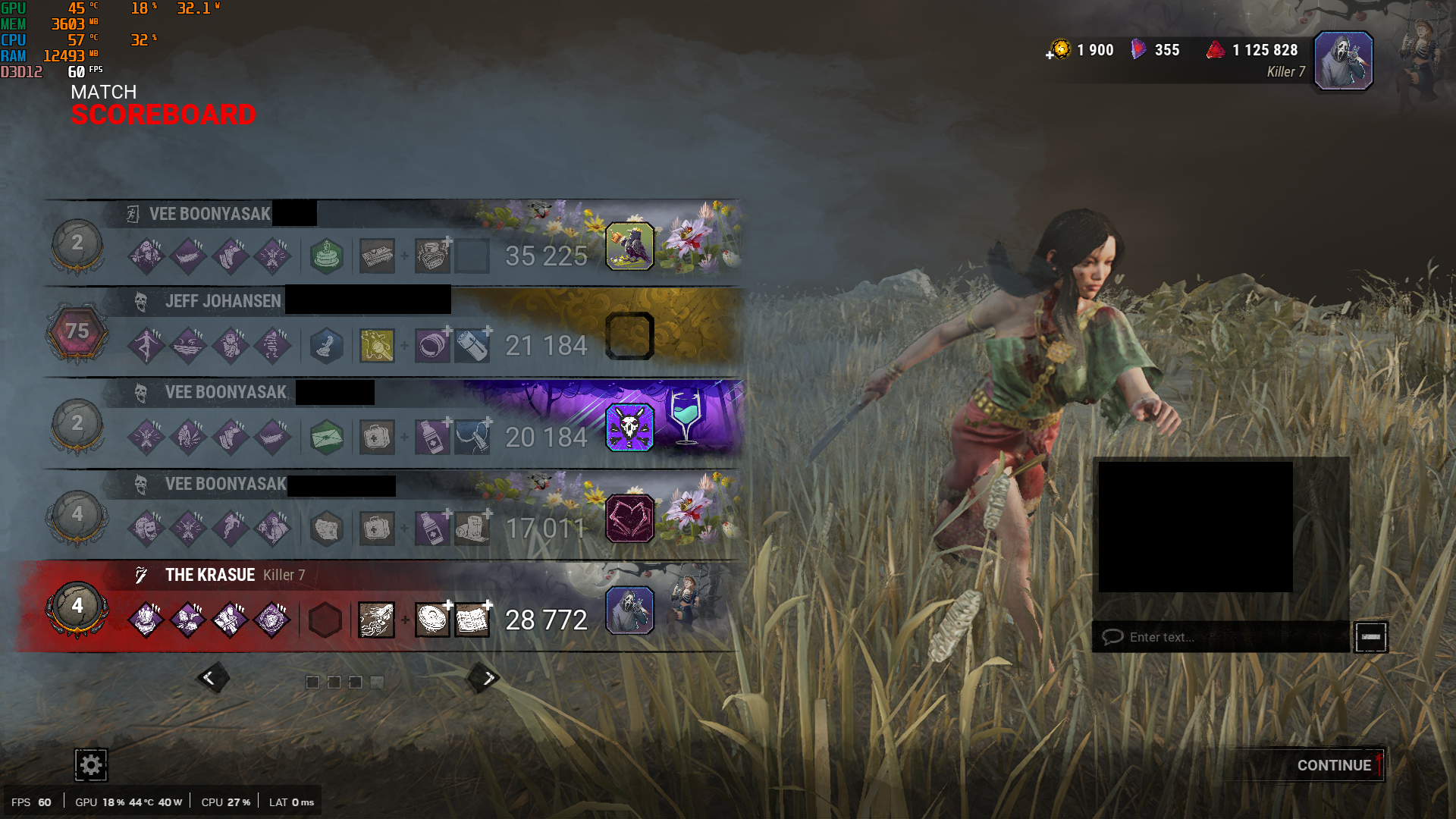Inspect the crow badge icon
This screenshot has height=819, width=1456.
pyautogui.click(x=629, y=246)
